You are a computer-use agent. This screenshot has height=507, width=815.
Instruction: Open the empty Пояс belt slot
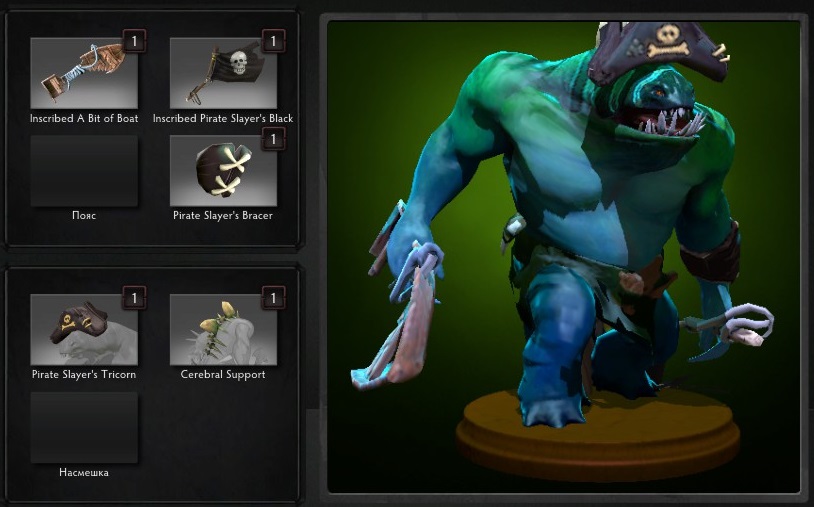tap(84, 171)
